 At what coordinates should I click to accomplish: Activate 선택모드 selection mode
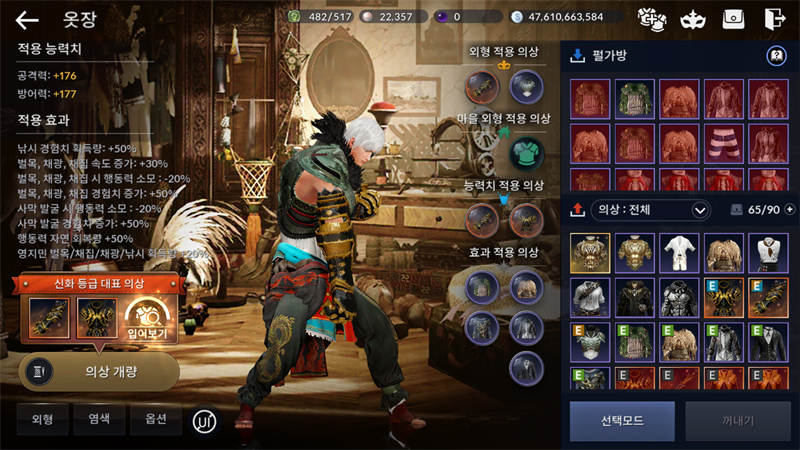tap(622, 421)
